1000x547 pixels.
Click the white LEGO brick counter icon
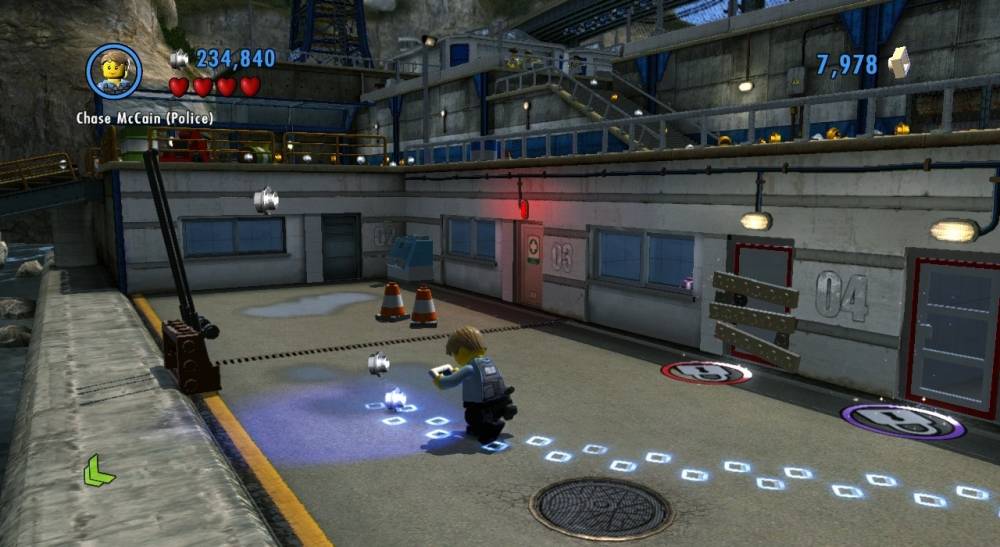point(900,63)
